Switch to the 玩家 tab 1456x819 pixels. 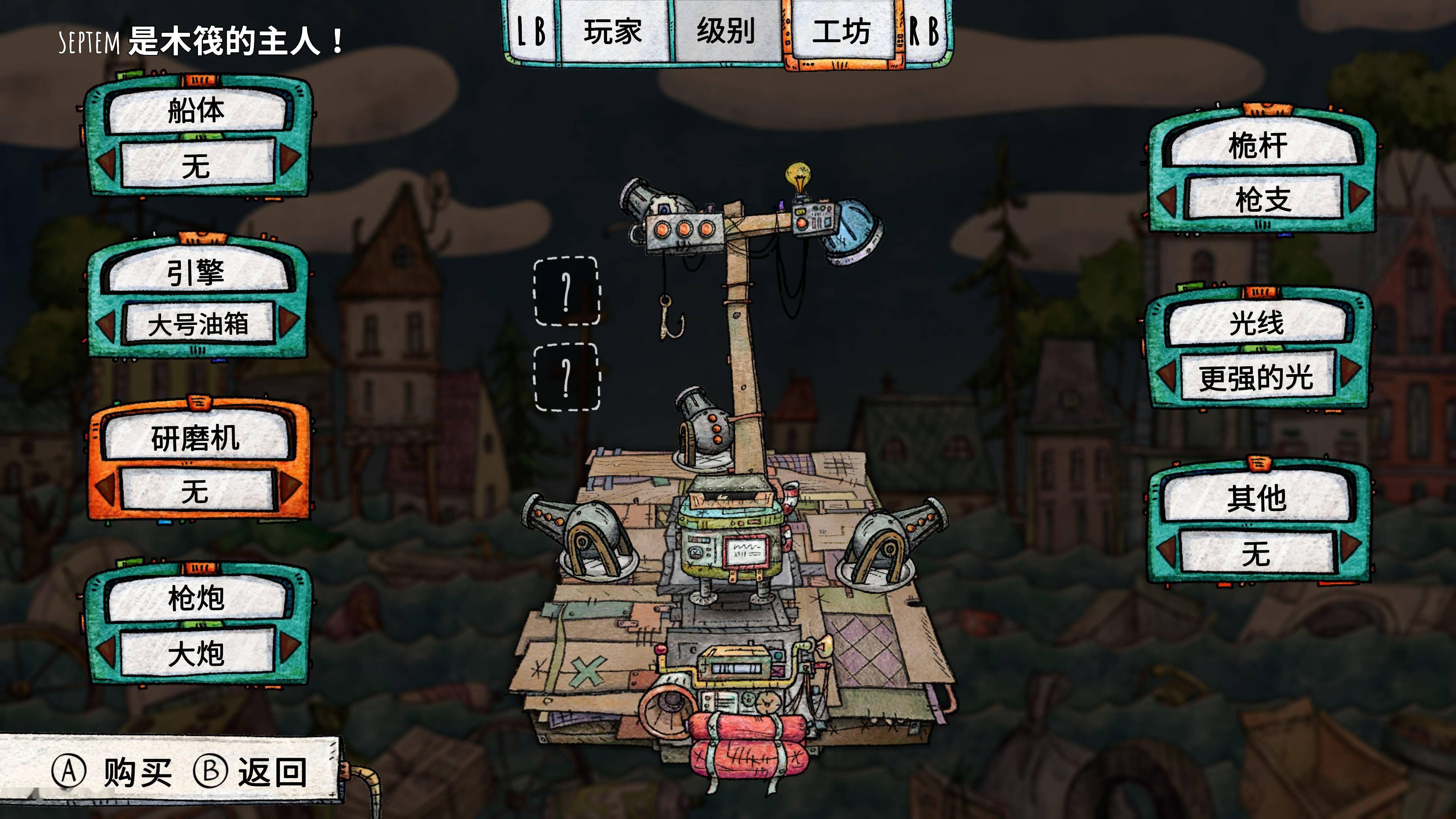[613, 31]
